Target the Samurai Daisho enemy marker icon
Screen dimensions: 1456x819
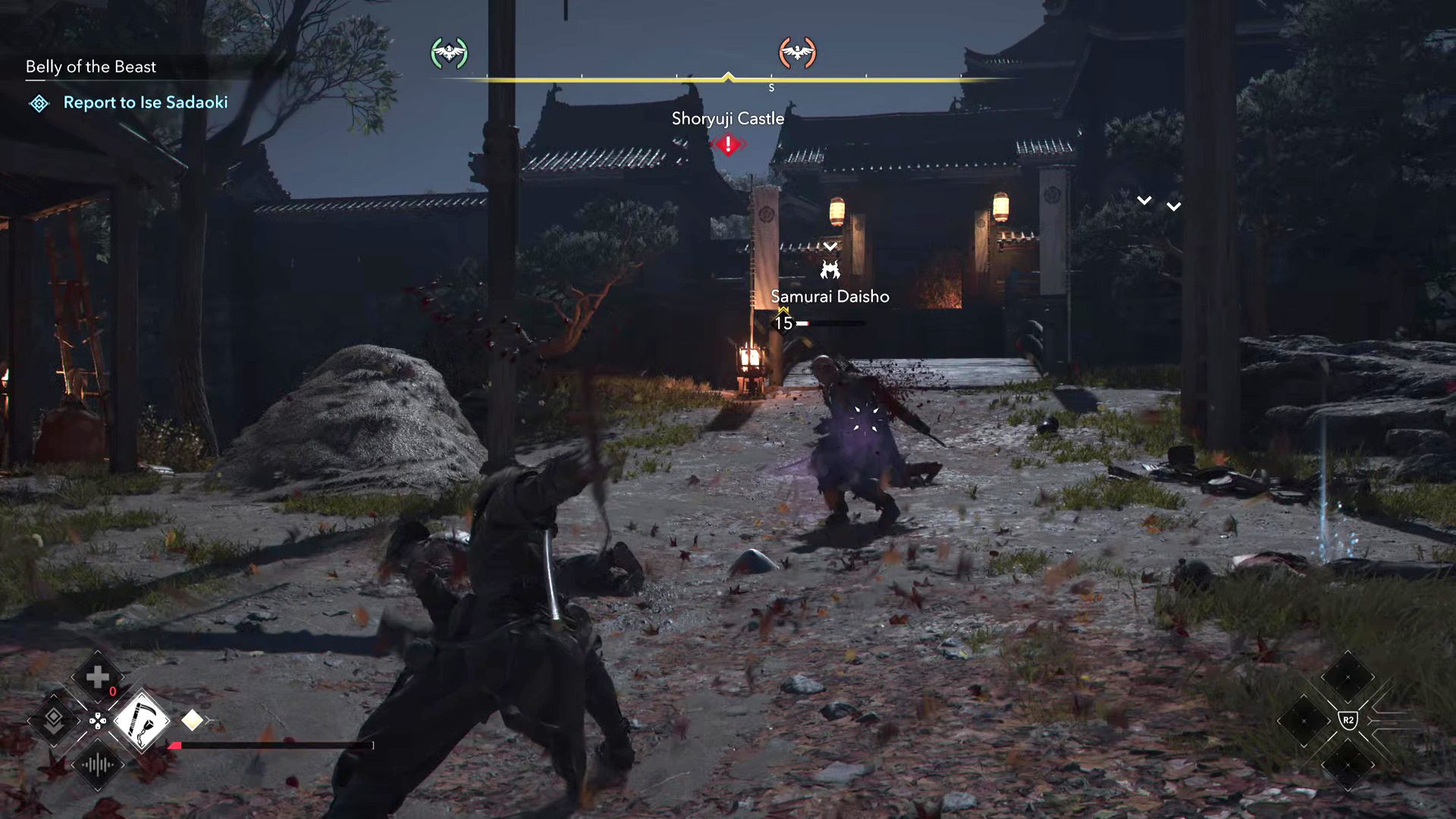coord(830,269)
